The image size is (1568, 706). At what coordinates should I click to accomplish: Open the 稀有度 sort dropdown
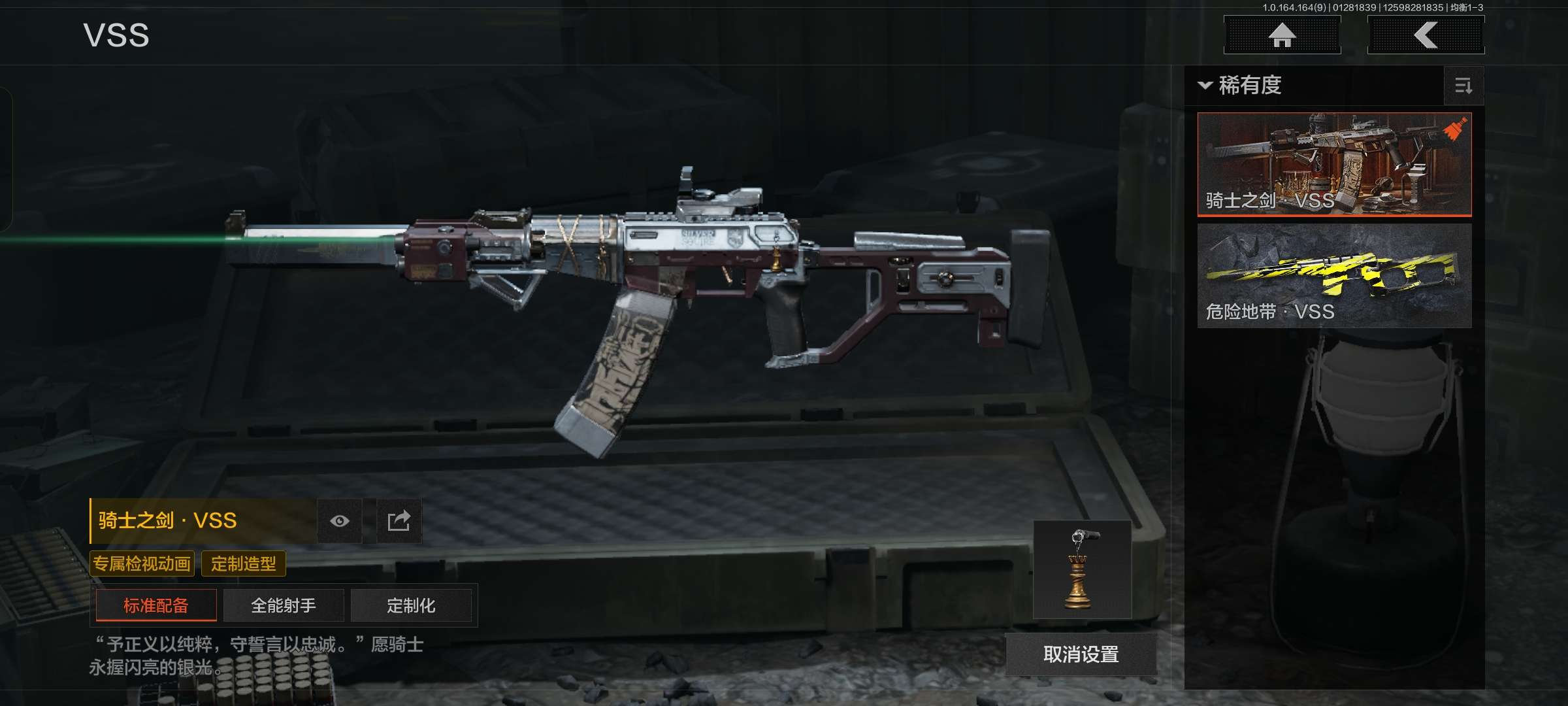(1241, 86)
